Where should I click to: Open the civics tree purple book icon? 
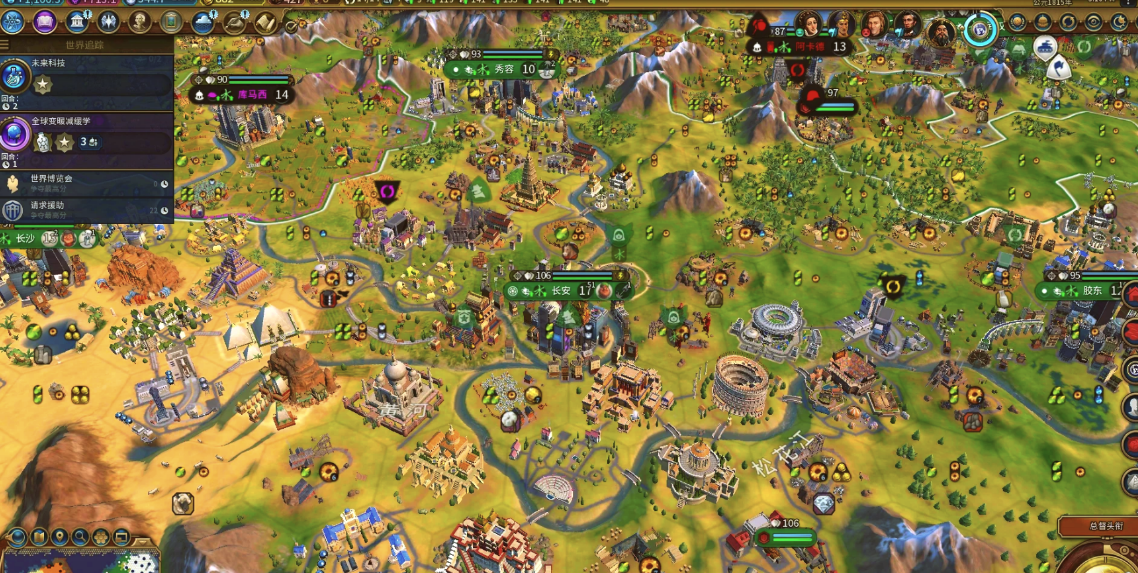coord(45,21)
